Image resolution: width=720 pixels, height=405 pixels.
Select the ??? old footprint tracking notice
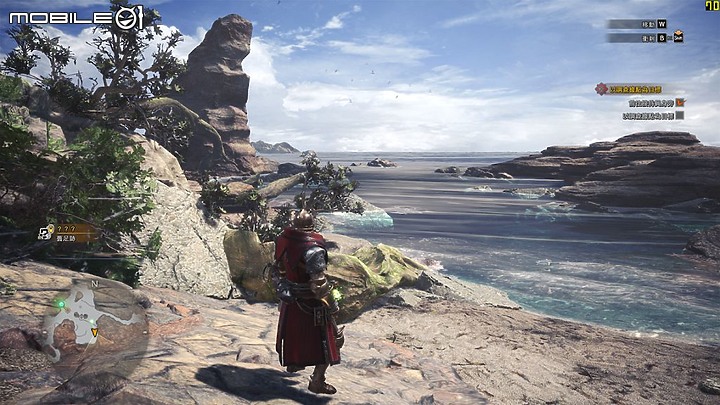(66, 232)
